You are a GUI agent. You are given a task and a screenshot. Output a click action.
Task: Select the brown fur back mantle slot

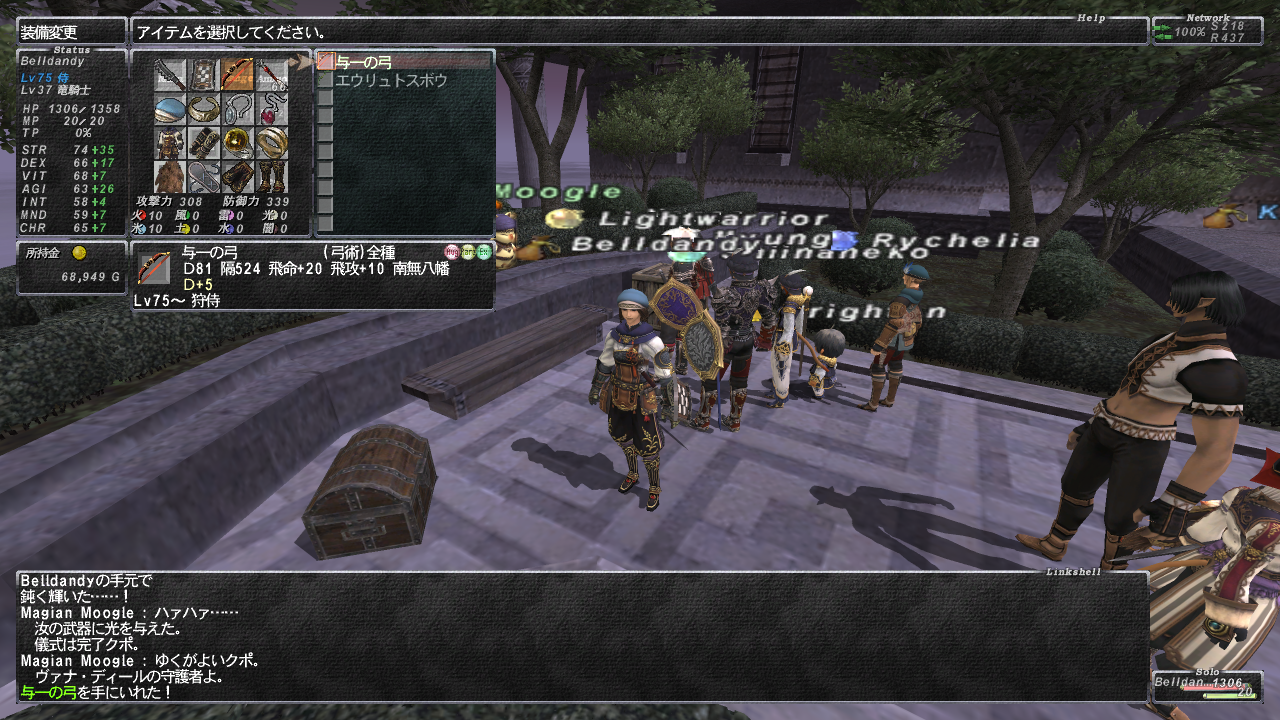tap(170, 177)
